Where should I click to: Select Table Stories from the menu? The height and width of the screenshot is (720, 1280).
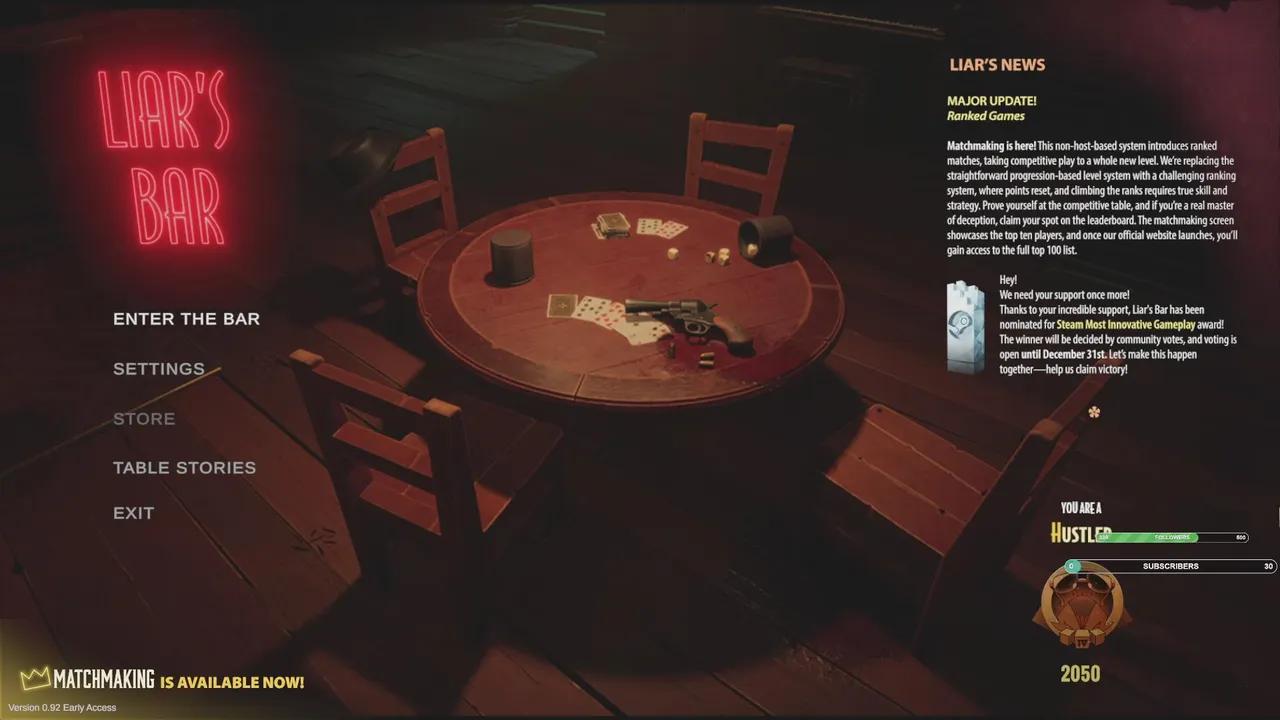[x=185, y=467]
